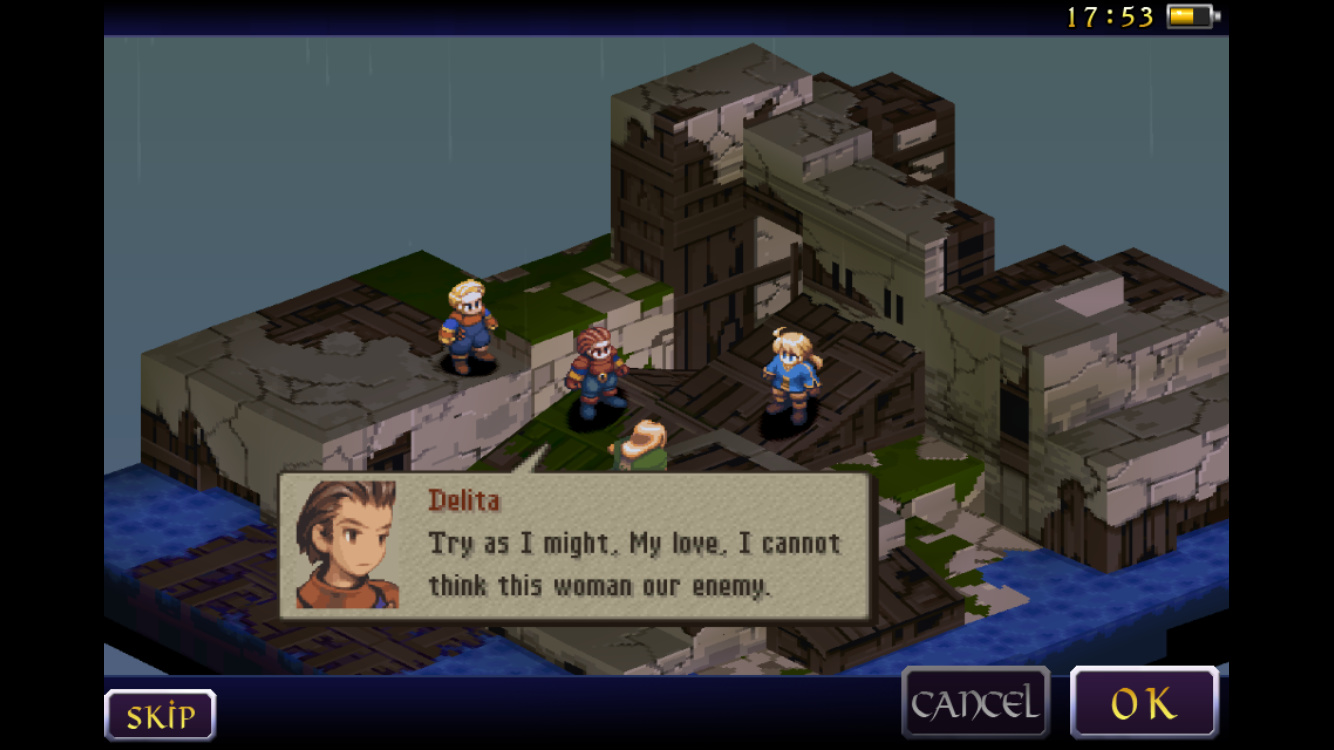Advance Delita's dialogue box
This screenshot has height=750, width=1334.
[577, 547]
